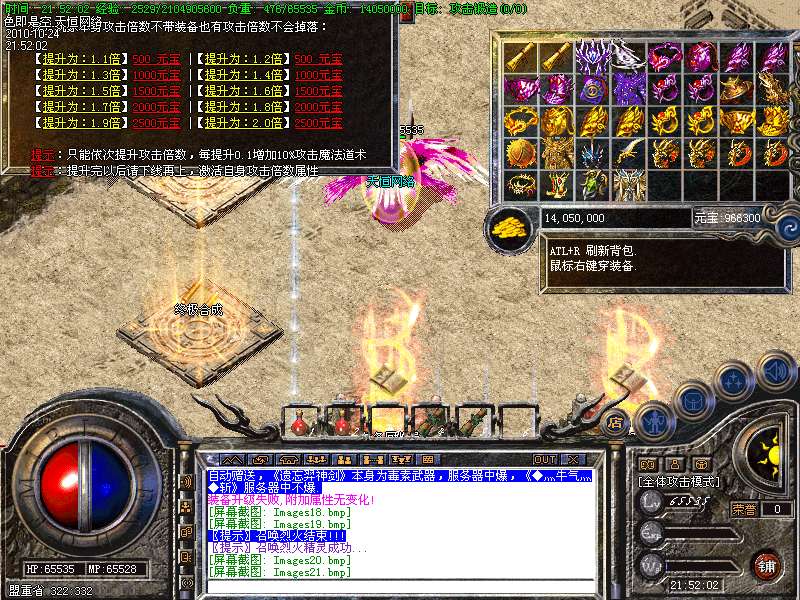Choose the upgrade to 1.1x attack option
This screenshot has height=600, width=800.
coord(80,58)
